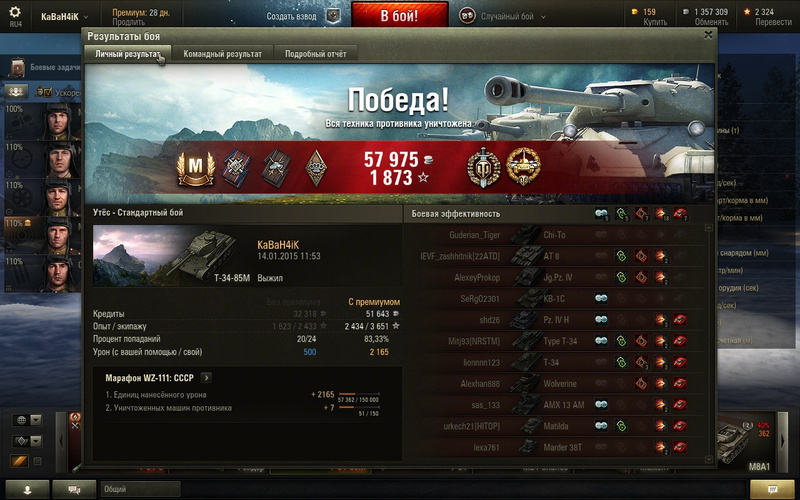
Task: Open the Подробный отчёт tab
Action: point(315,54)
